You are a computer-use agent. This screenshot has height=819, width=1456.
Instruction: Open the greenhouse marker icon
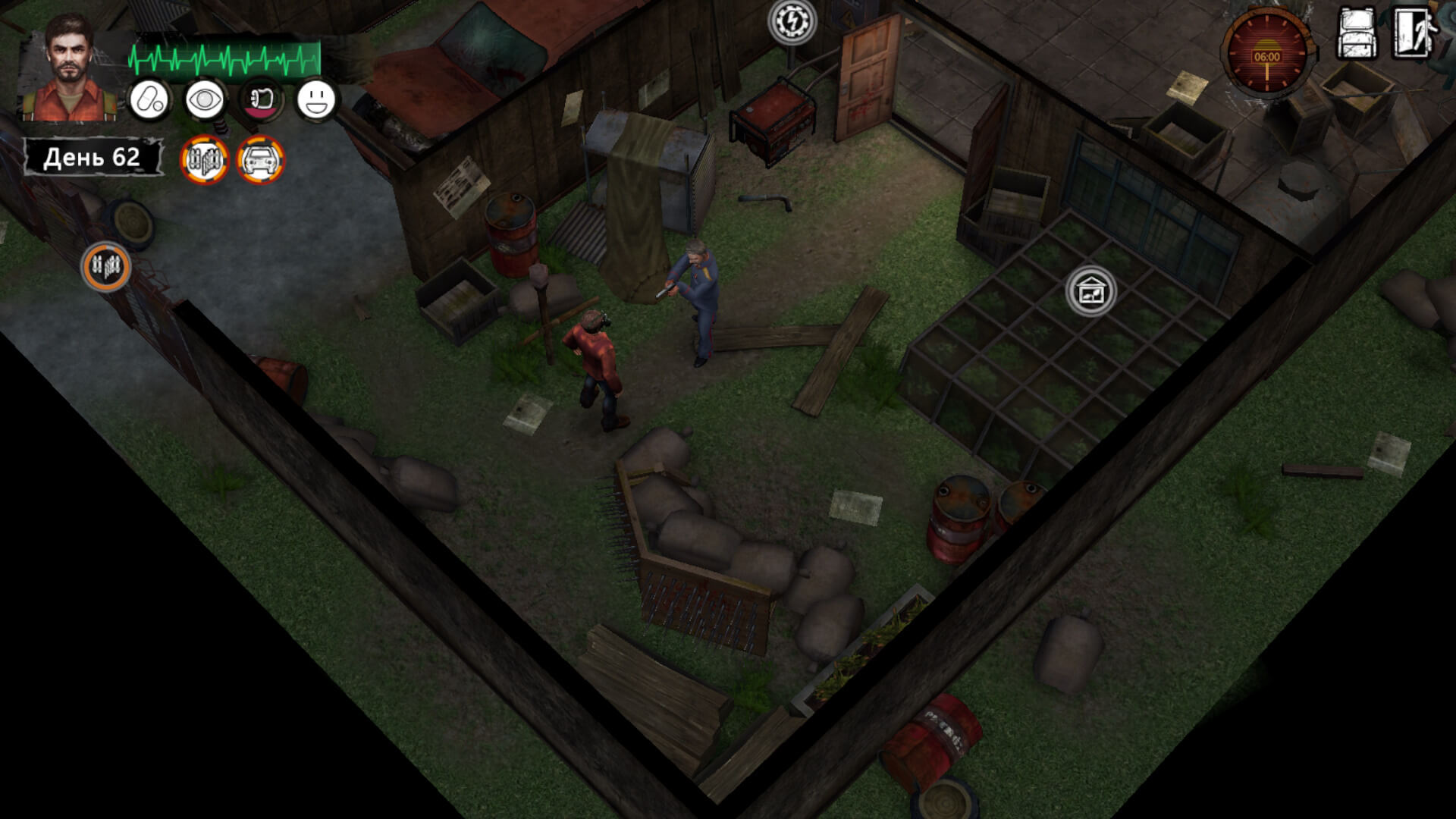1090,291
